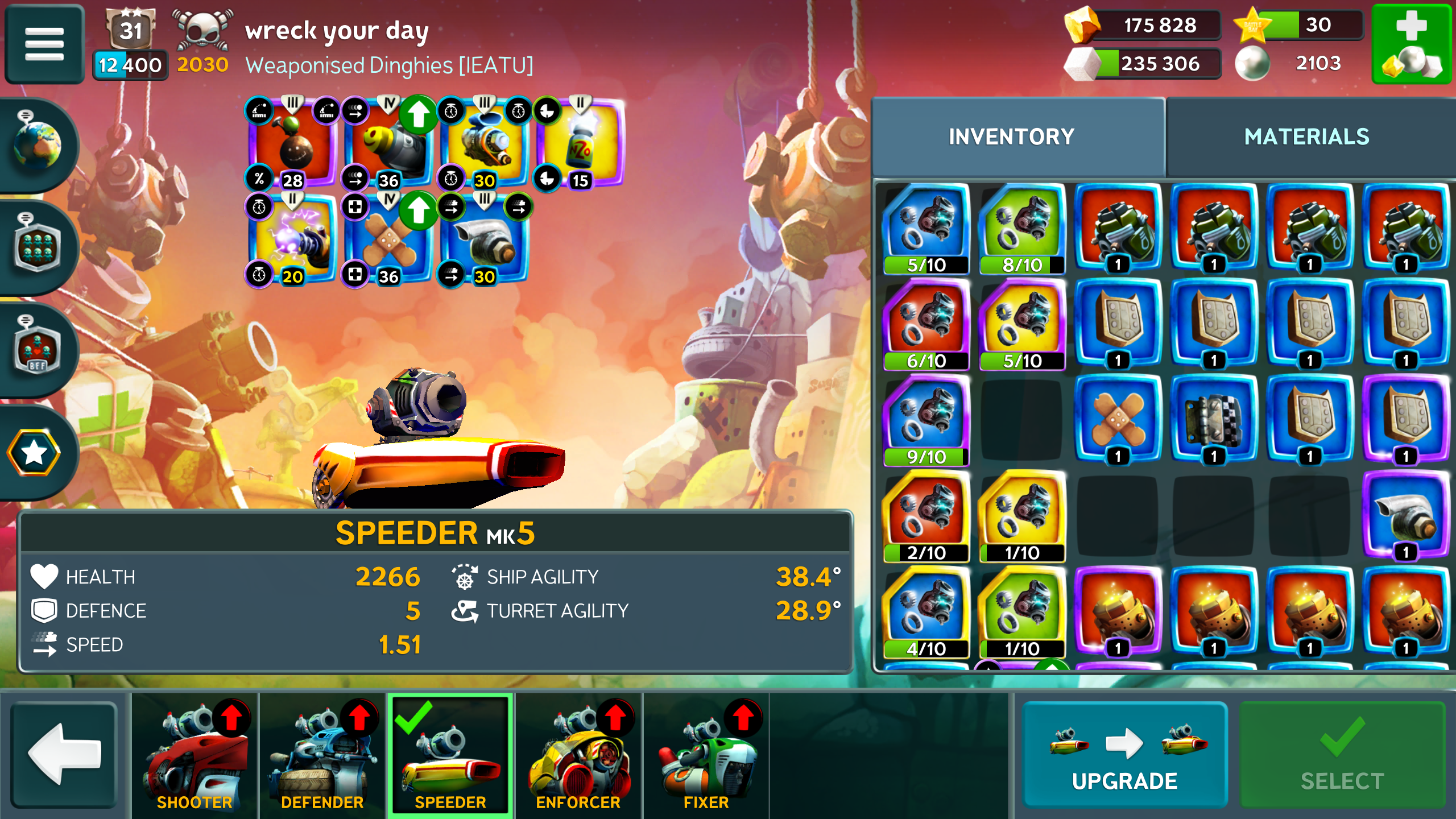Select the green part showing 8/10

coord(1022,229)
